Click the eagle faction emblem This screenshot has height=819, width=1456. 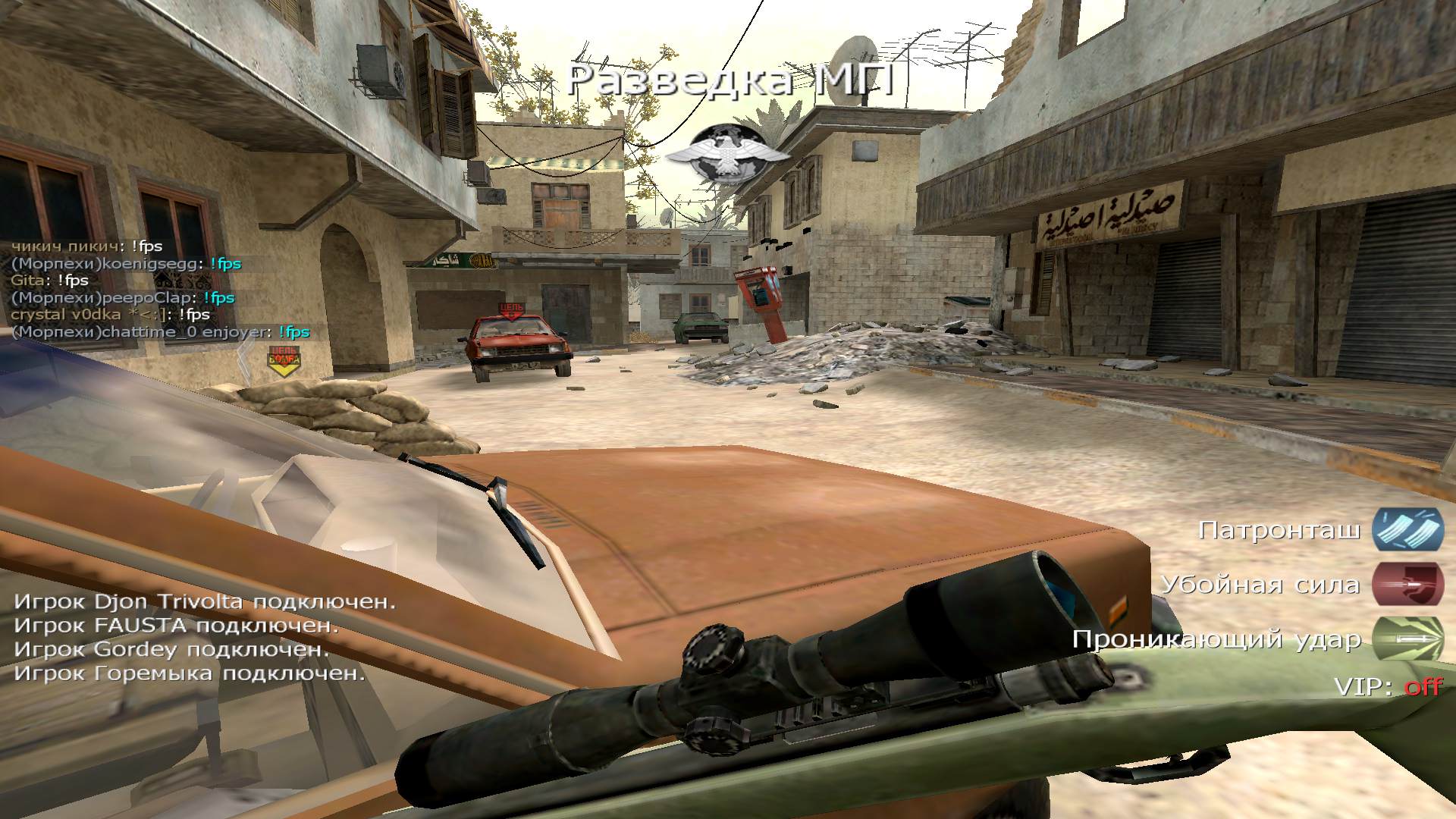(x=726, y=154)
